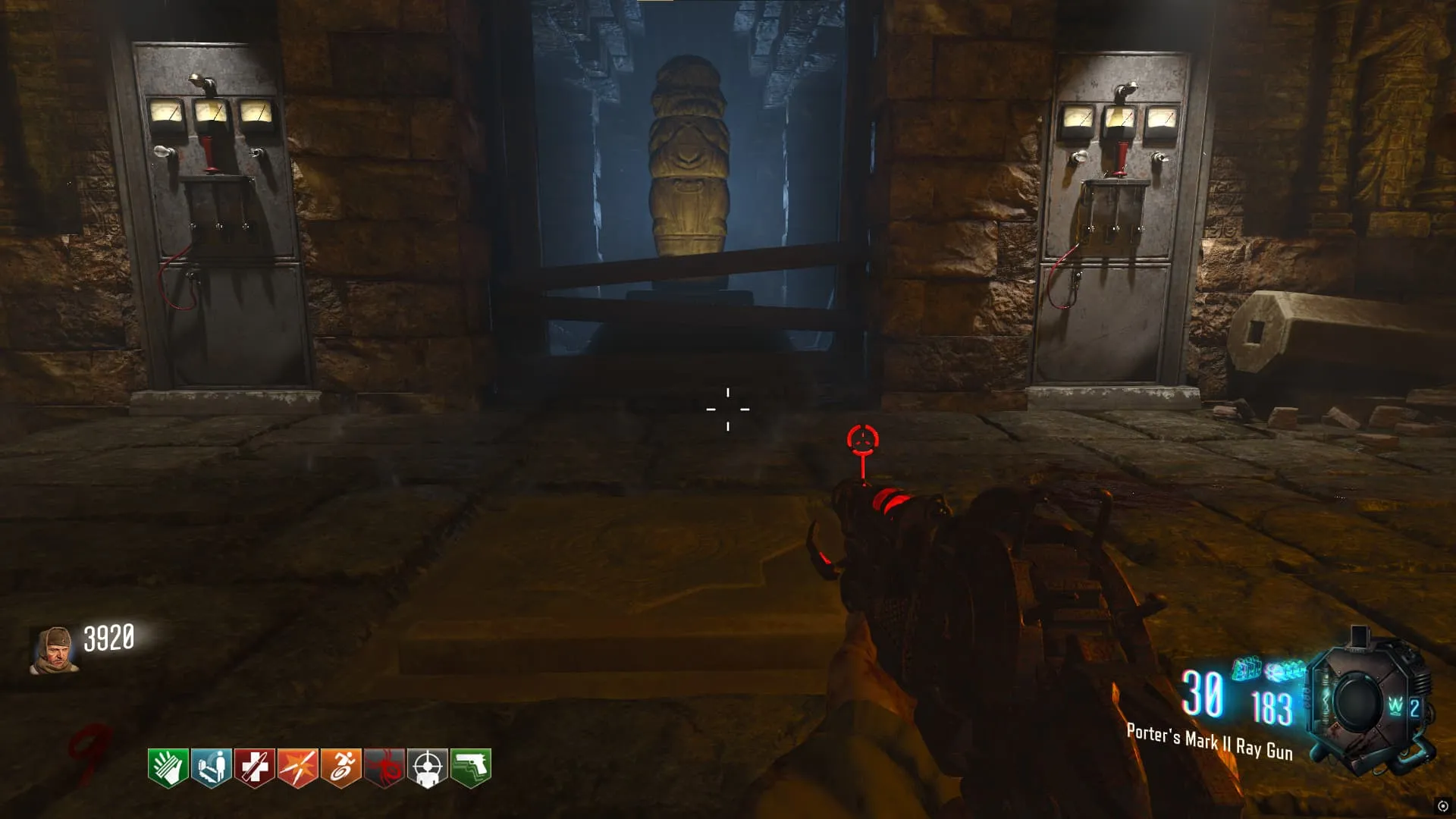
Task: Select the Quick Revive perk icon
Action: click(211, 767)
